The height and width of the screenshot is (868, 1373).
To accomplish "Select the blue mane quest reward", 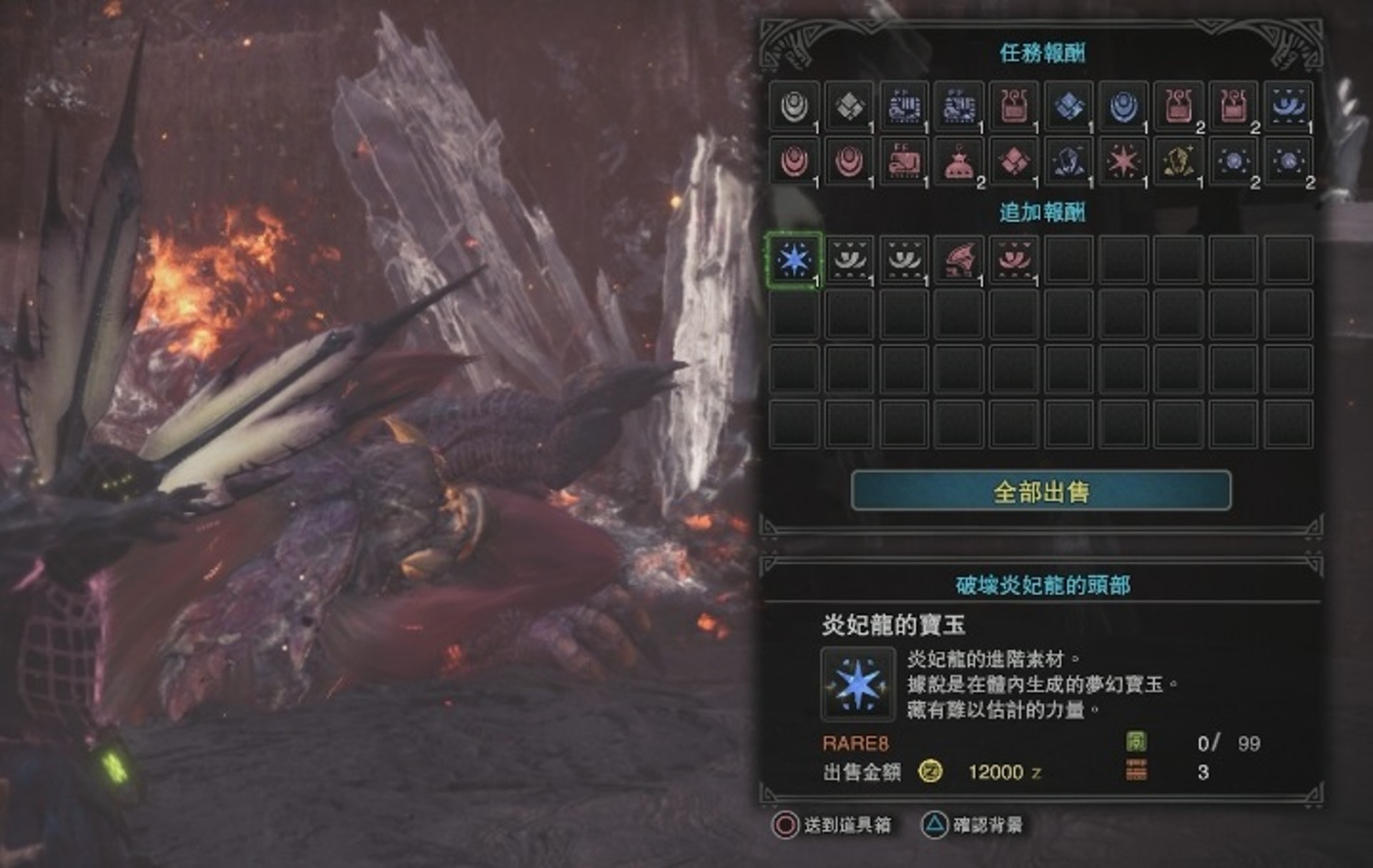I will pos(1288,107).
